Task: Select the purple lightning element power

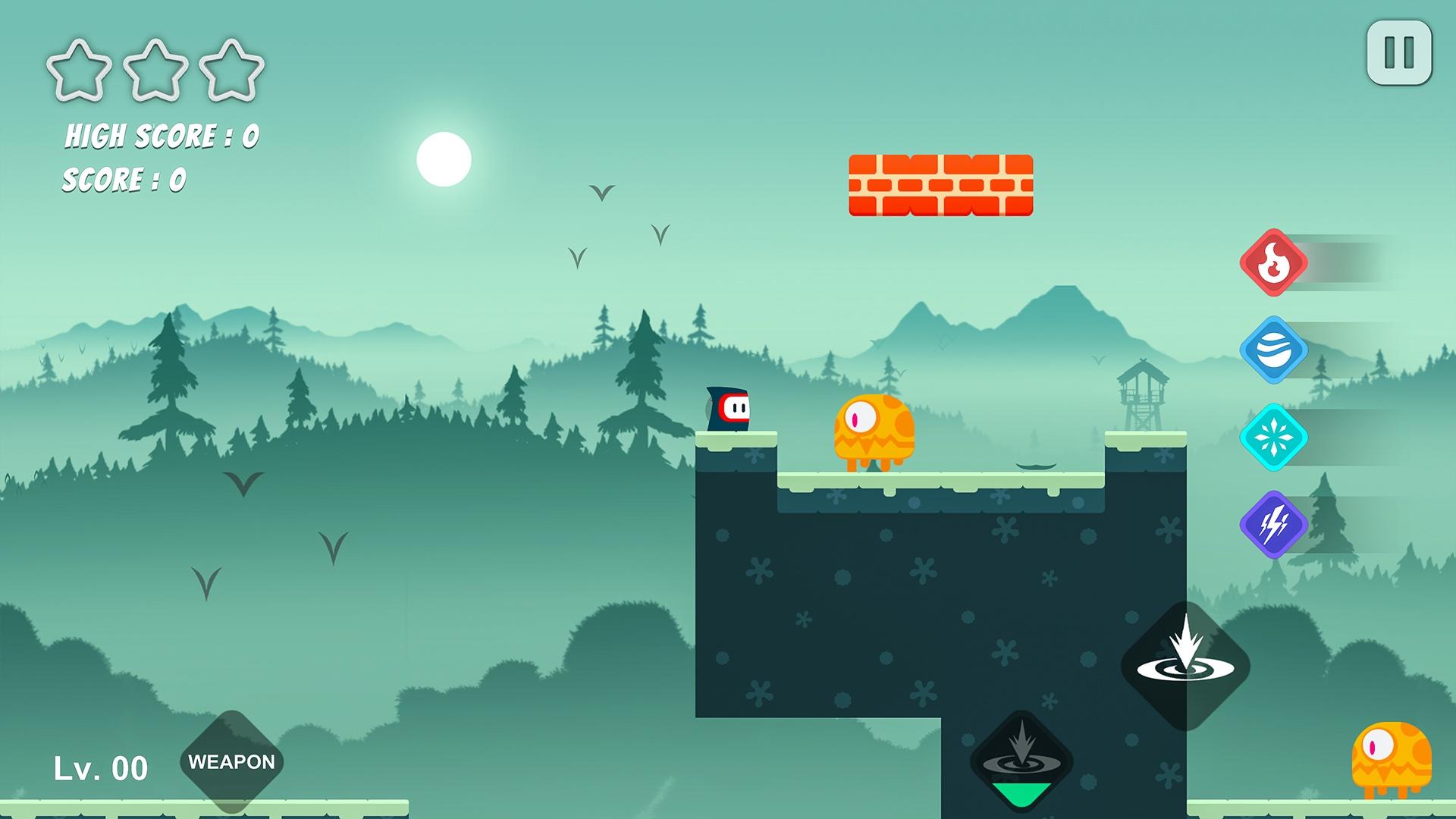Action: click(1274, 523)
